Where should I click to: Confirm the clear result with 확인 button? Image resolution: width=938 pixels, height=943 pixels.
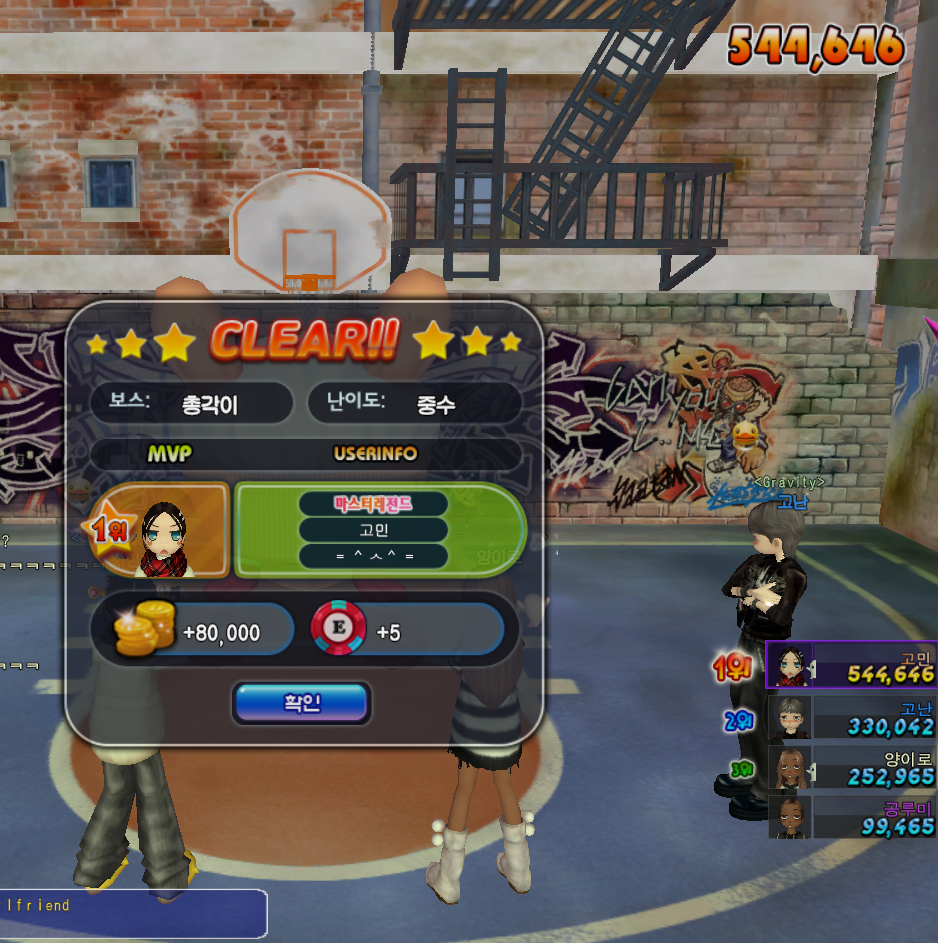click(x=302, y=703)
